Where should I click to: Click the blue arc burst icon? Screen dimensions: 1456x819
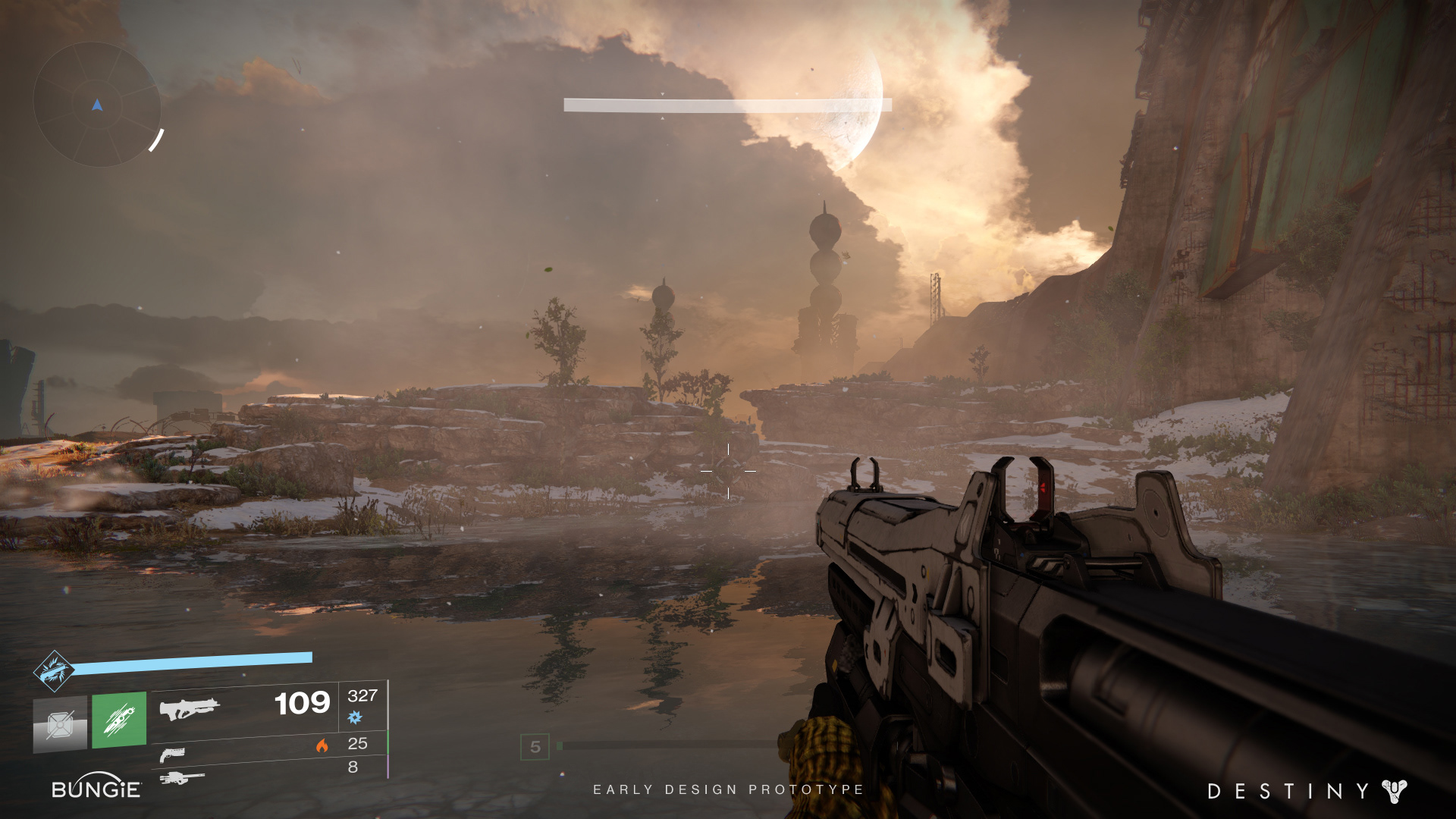[x=355, y=717]
